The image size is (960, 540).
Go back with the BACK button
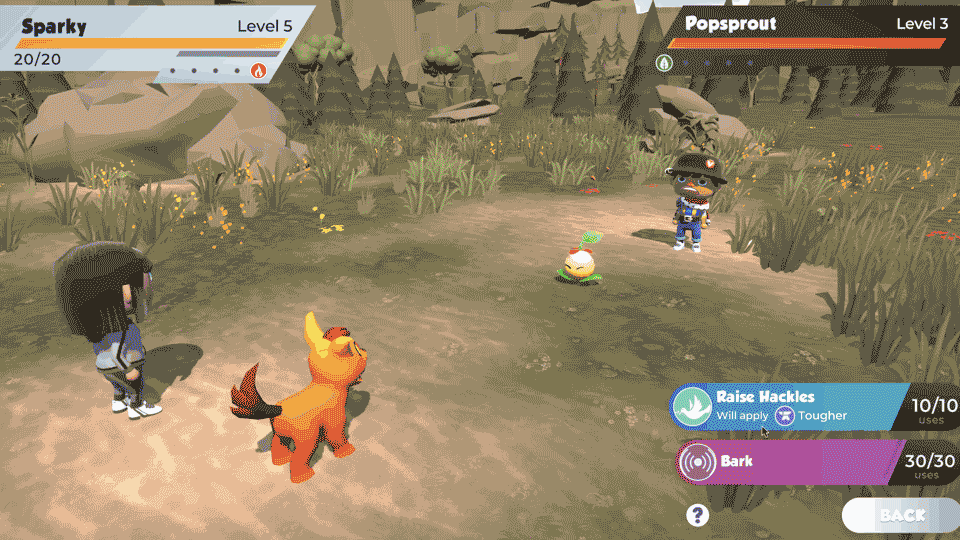pos(901,515)
